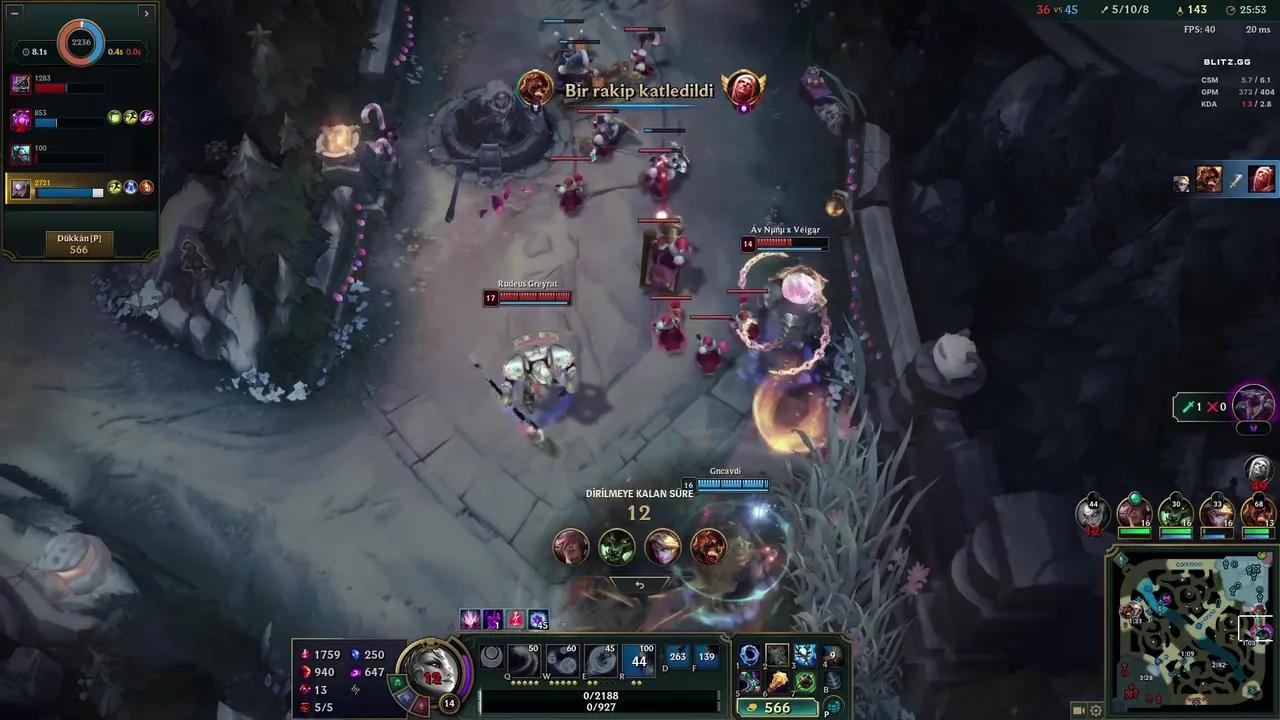Click the sword damage stats icon near top-right portraits
This screenshot has height=720, width=1280.
[1237, 180]
